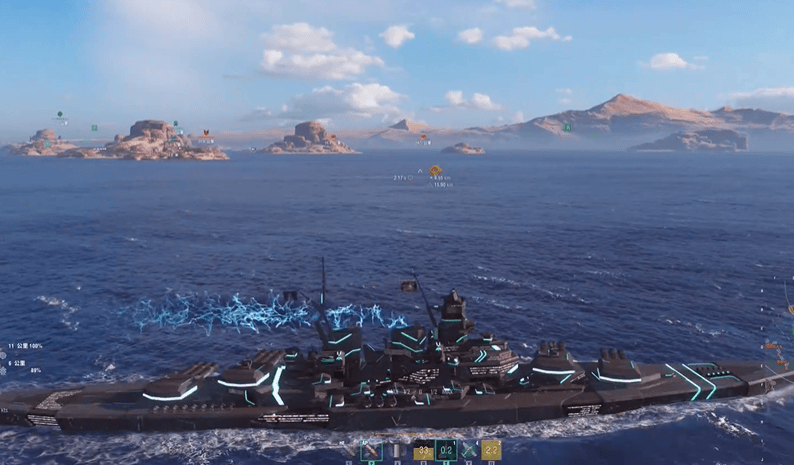794x465 pixels.
Task: Select the highlighted consumable showing 0.2
Action: click(x=445, y=451)
